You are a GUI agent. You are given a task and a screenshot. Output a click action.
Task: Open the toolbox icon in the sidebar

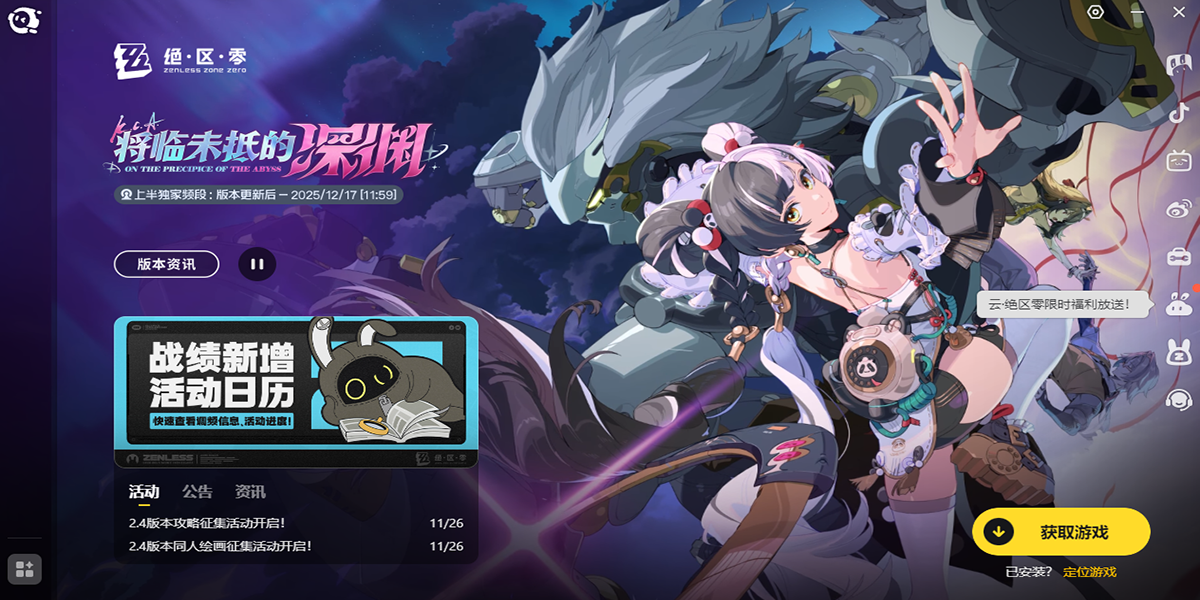tap(1178, 256)
